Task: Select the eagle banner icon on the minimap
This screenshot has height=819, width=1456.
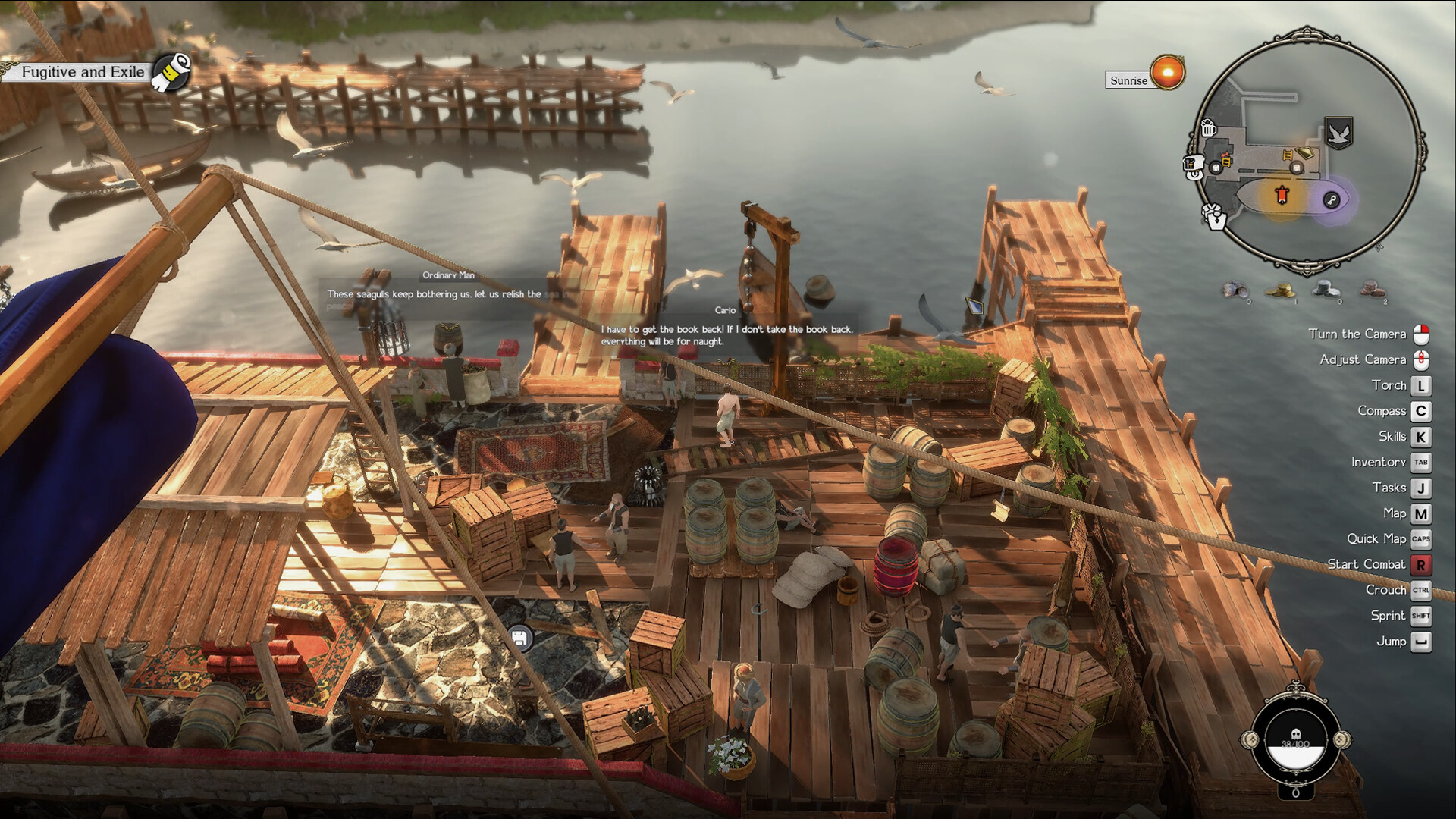Action: coord(1338,132)
